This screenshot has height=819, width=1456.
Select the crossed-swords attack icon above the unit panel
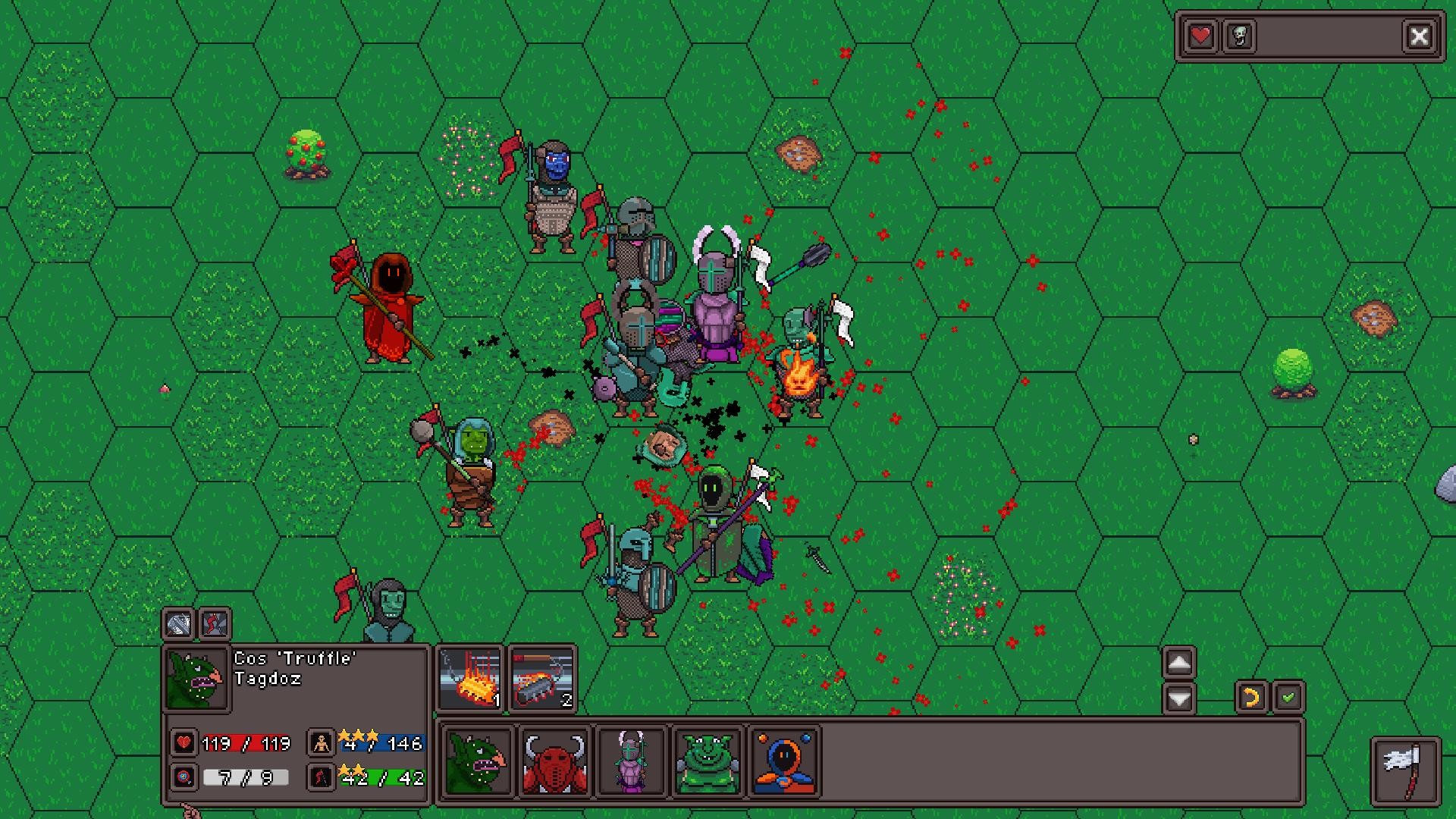[x=179, y=626]
